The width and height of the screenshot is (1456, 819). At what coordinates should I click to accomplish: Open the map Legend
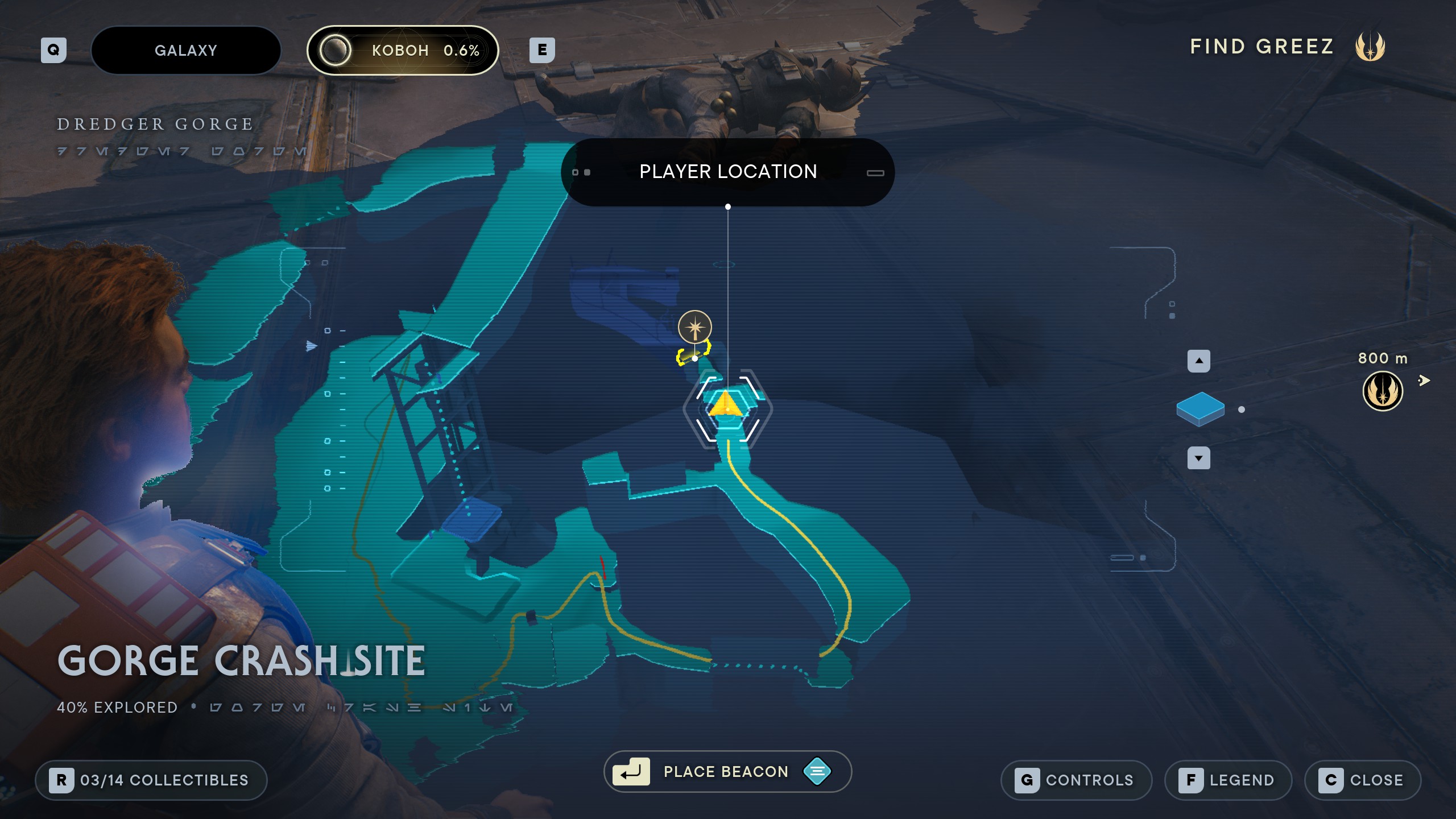(1228, 780)
